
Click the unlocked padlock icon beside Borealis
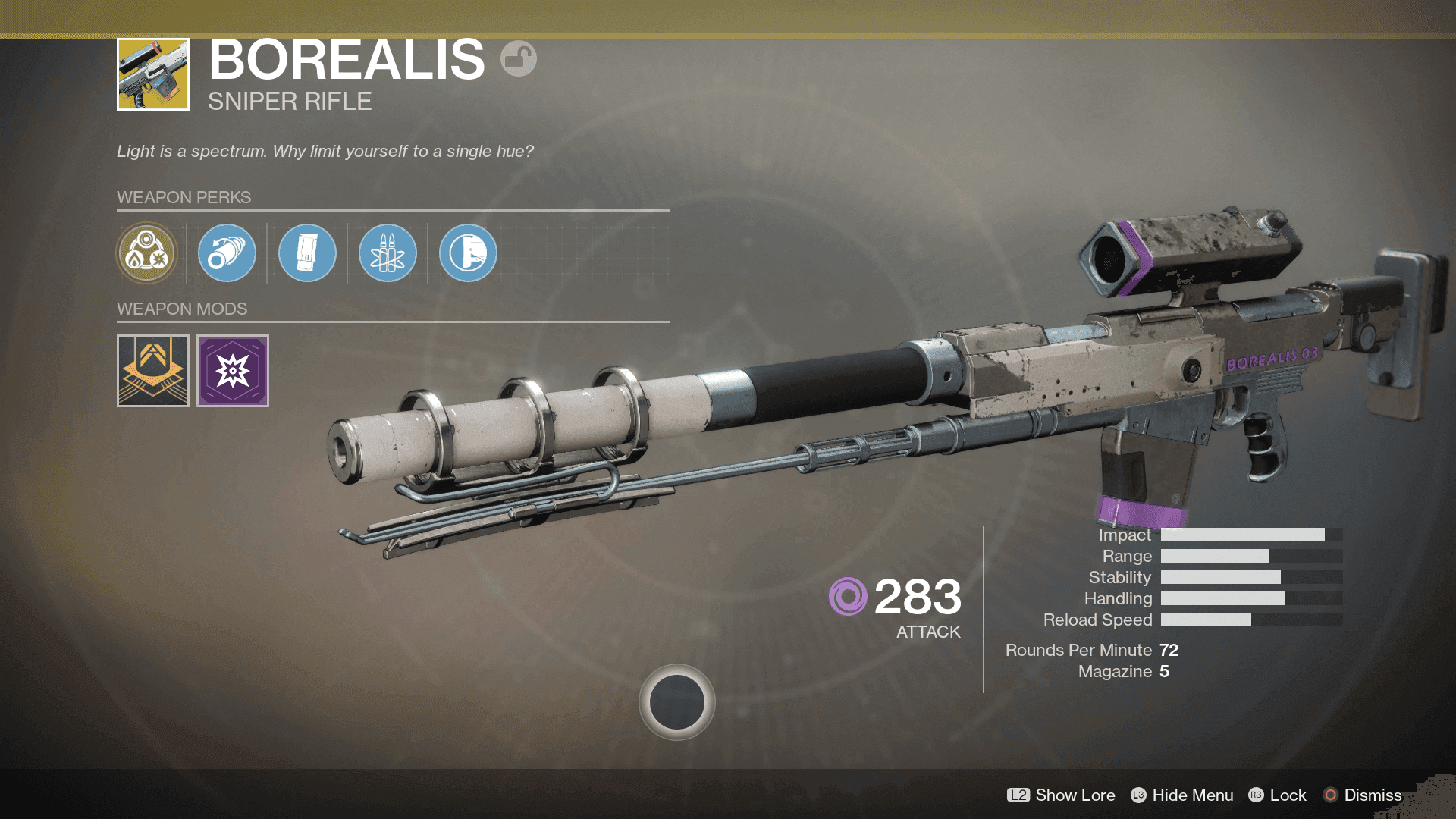click(x=519, y=58)
